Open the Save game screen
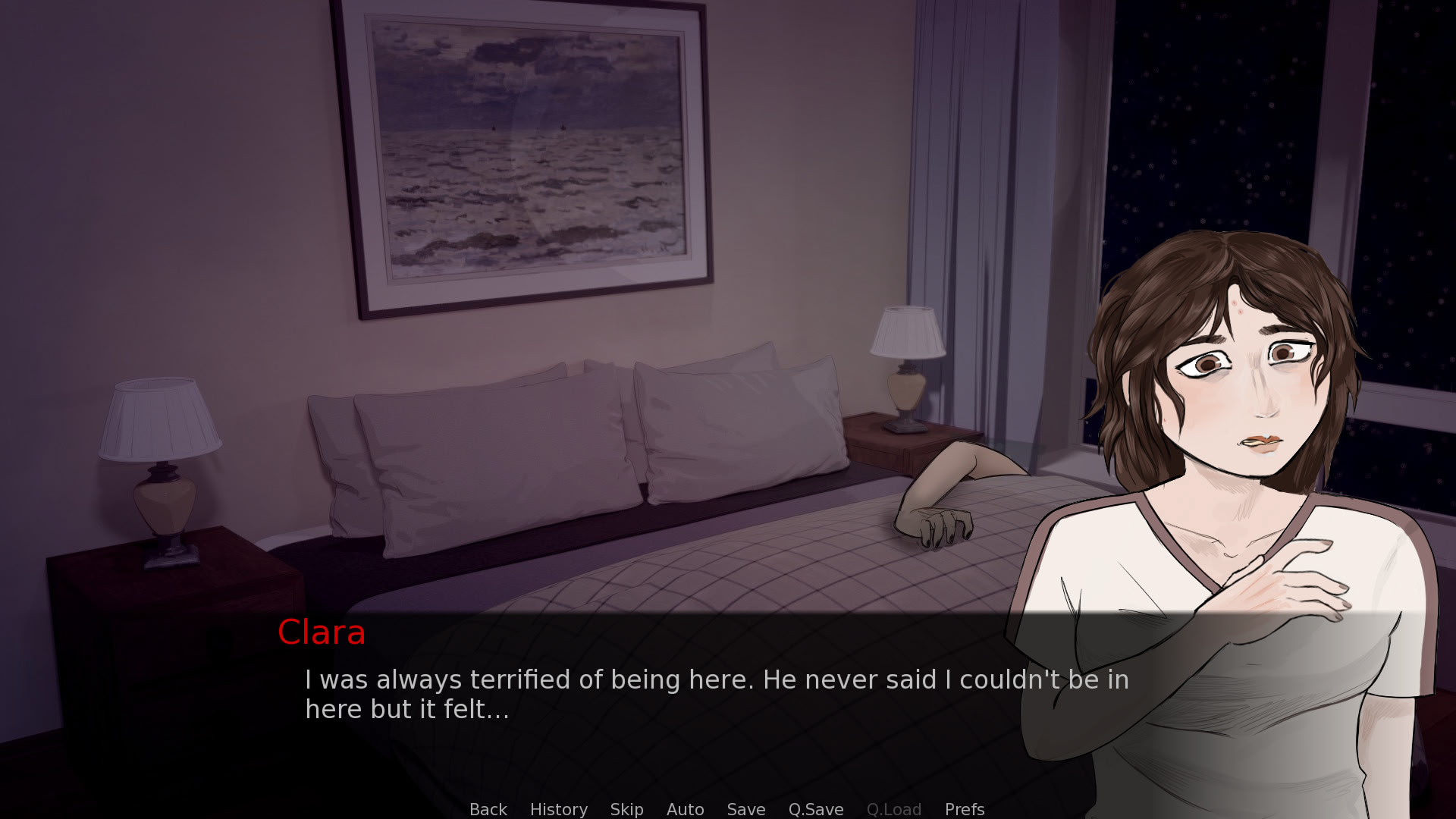This screenshot has width=1456, height=819. click(745, 809)
